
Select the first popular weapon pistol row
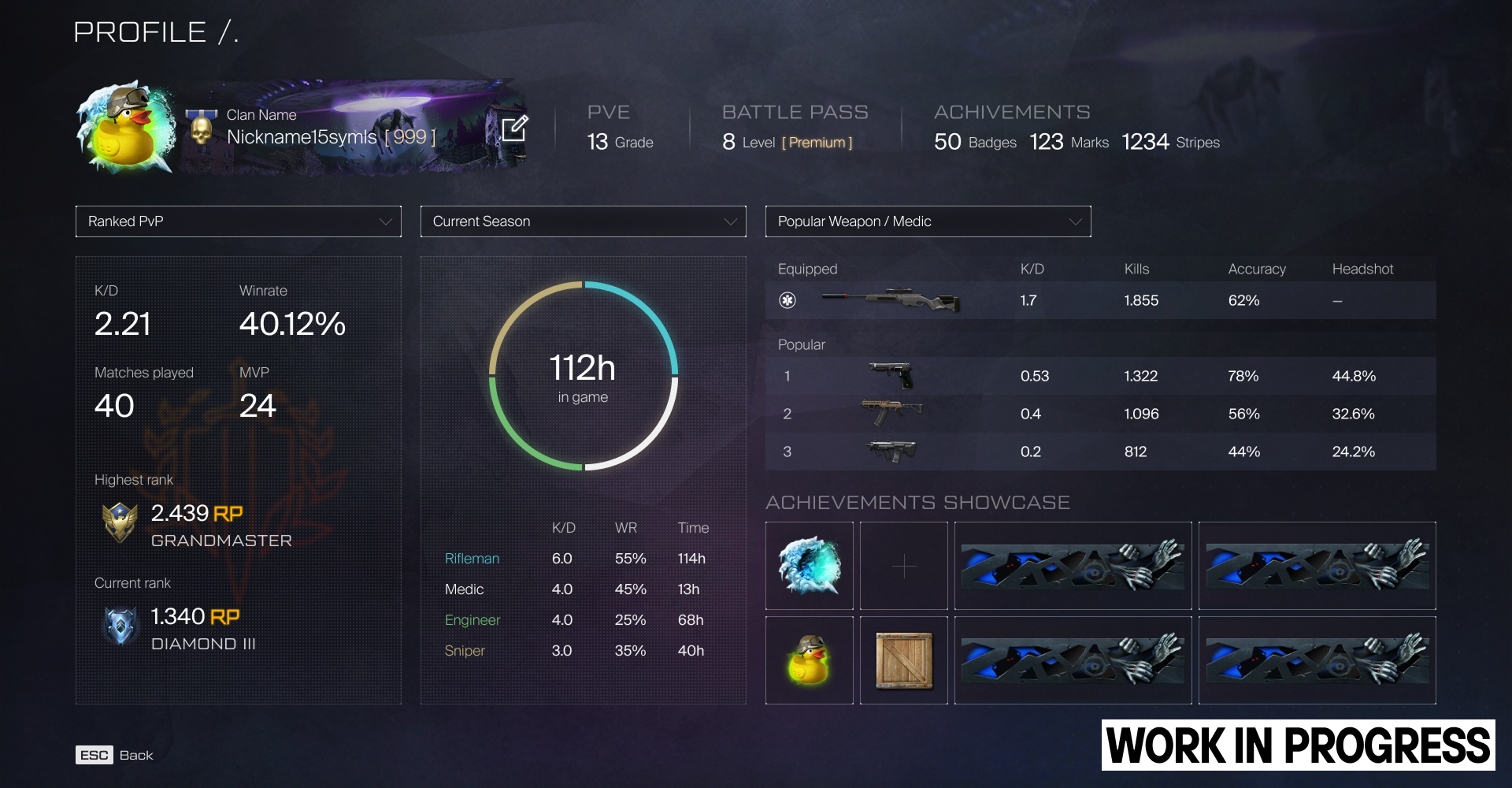pos(1100,376)
